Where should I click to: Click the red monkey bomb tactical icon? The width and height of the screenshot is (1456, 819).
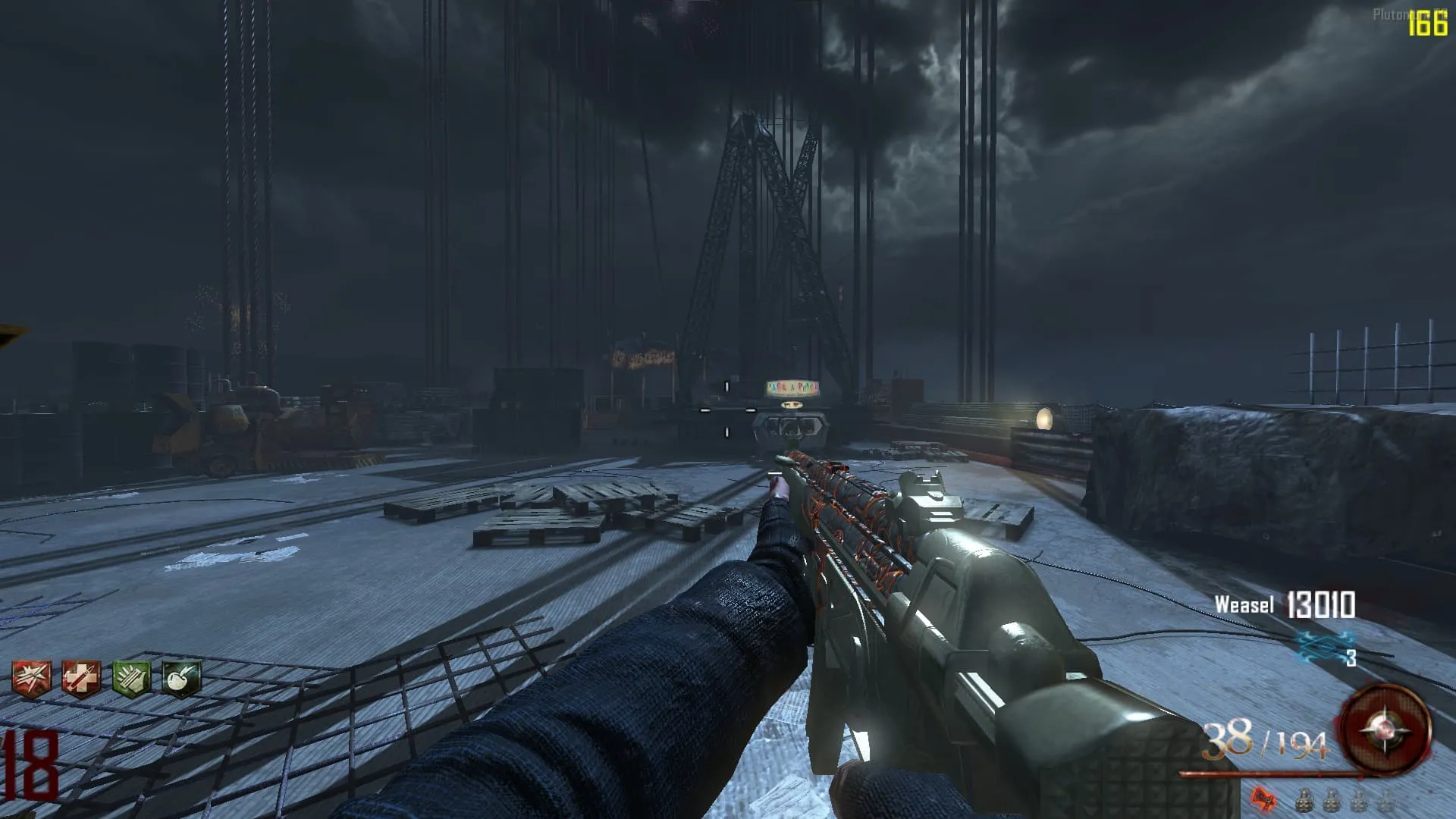[1263, 798]
